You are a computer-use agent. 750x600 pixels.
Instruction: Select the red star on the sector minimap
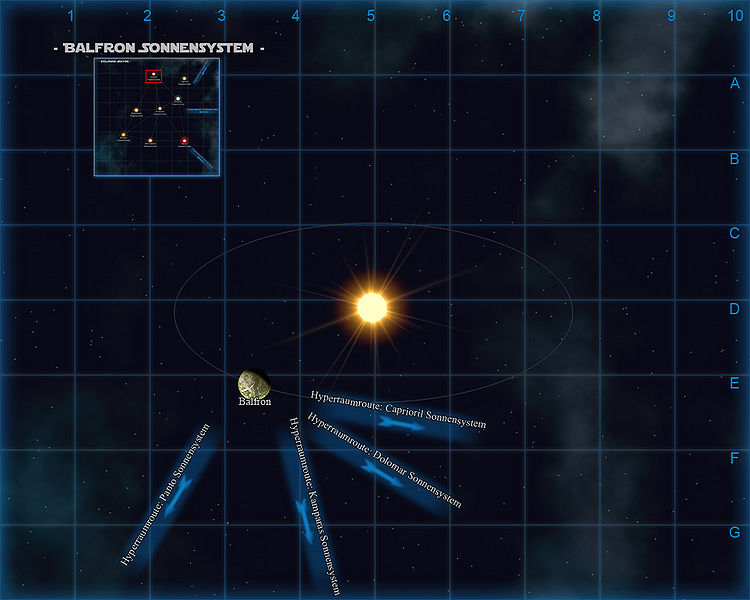(185, 141)
